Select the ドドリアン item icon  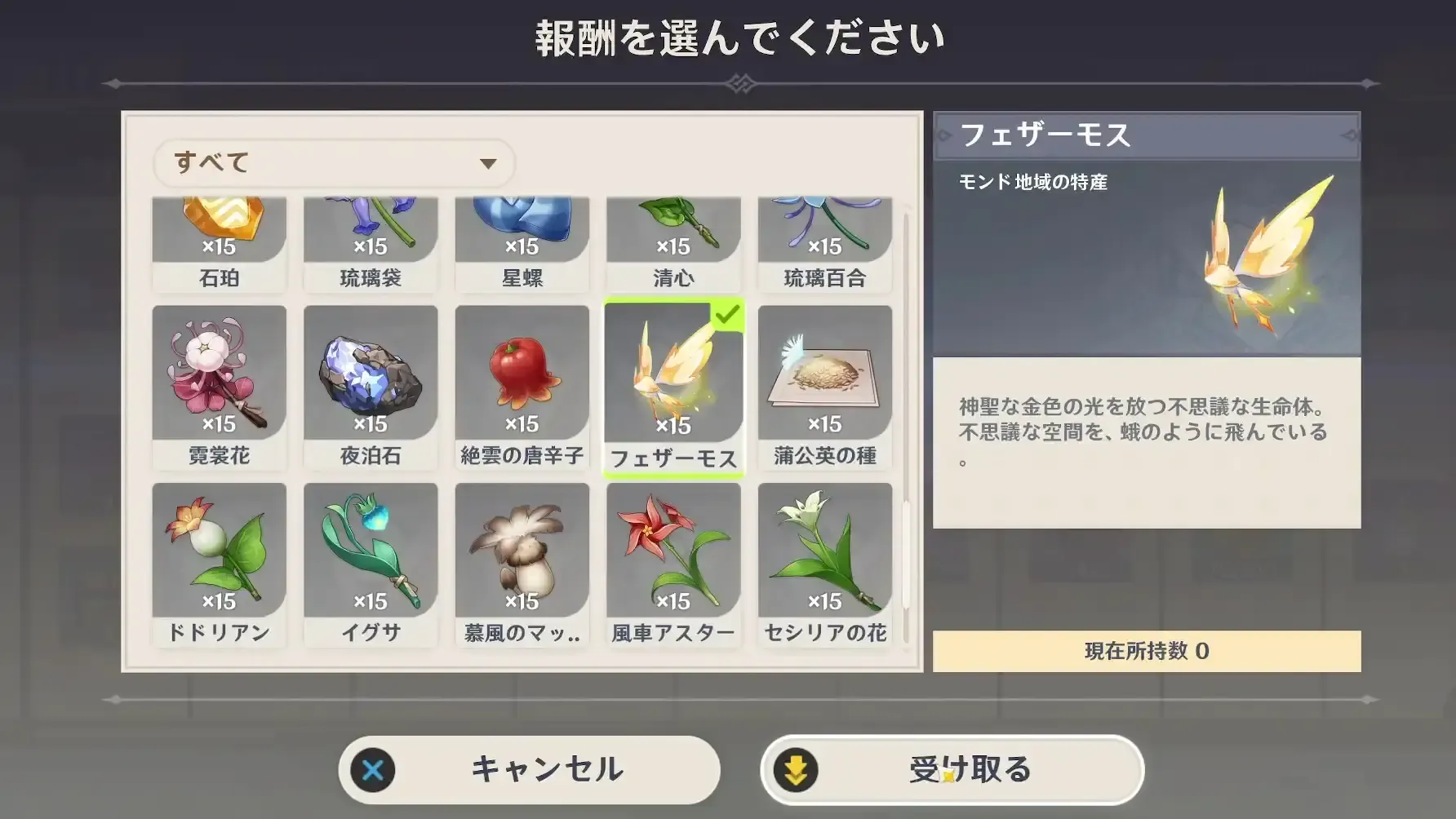(x=219, y=555)
